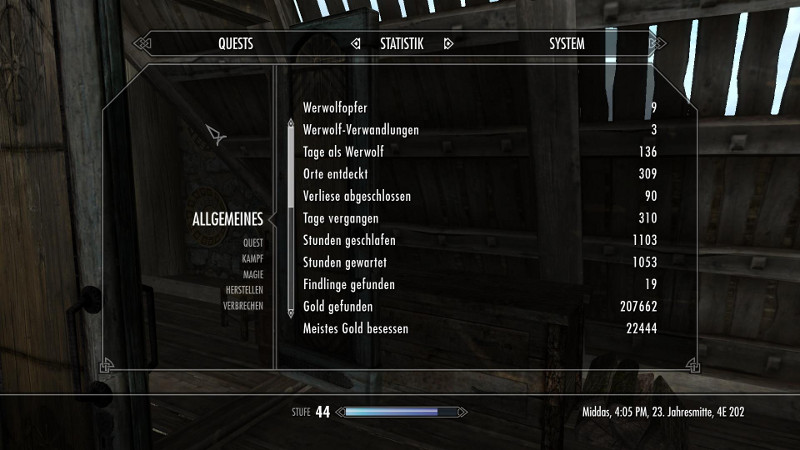Click the Tage vergangen row
The height and width of the screenshot is (450, 800).
point(480,218)
